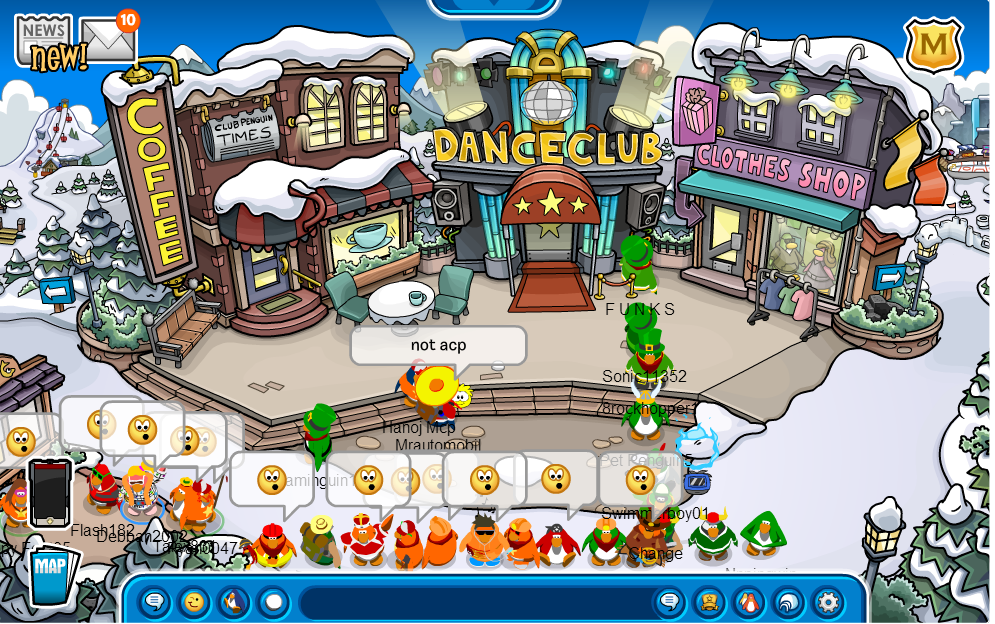
Task: Open the penguin actions menu
Action: pyautogui.click(x=233, y=602)
